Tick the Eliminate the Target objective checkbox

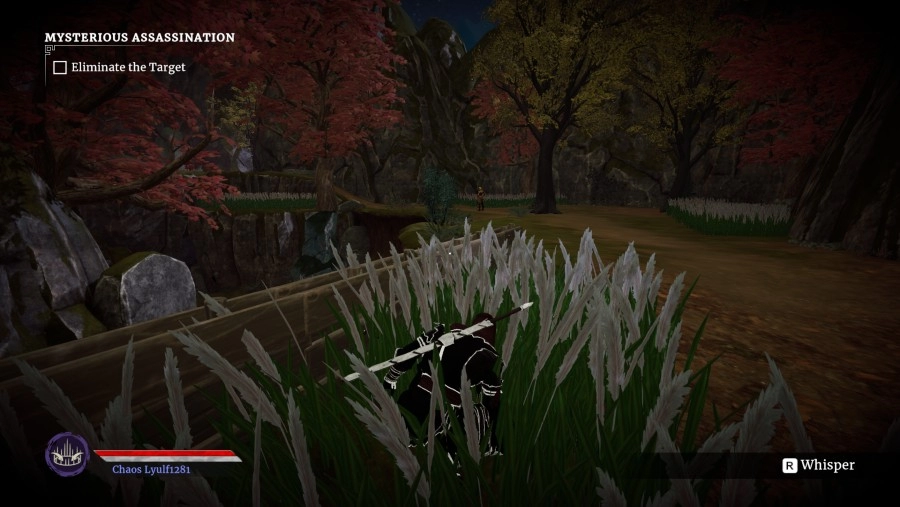tap(60, 68)
